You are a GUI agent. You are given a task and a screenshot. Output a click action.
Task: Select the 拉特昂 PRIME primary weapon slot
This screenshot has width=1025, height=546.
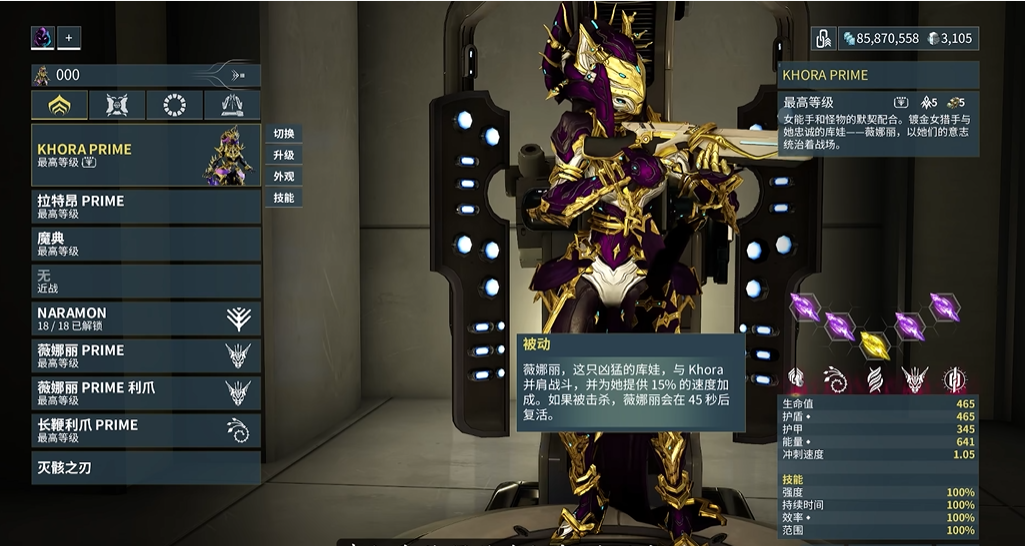point(146,206)
